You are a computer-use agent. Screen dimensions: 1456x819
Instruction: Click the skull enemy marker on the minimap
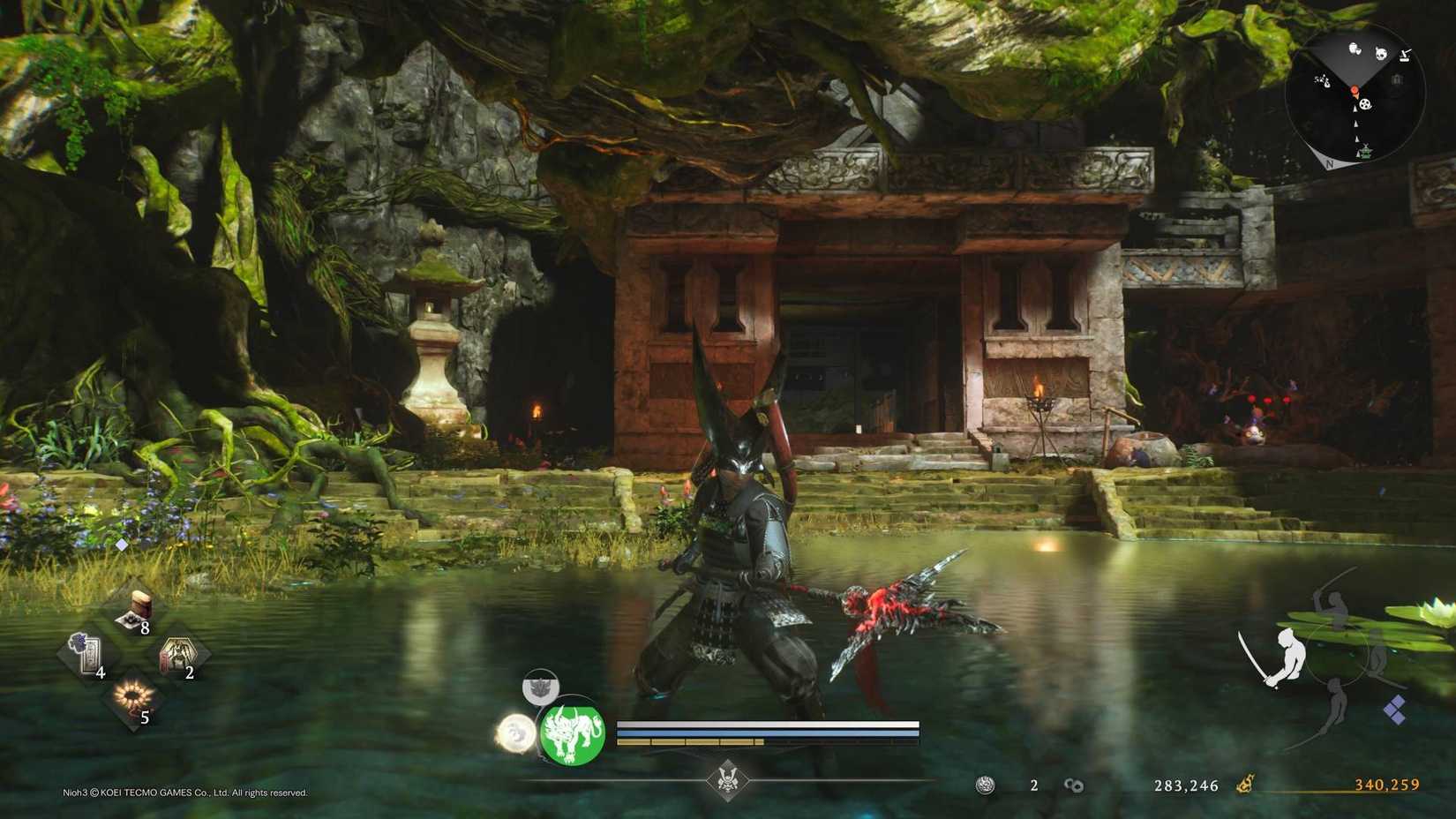point(1381,54)
